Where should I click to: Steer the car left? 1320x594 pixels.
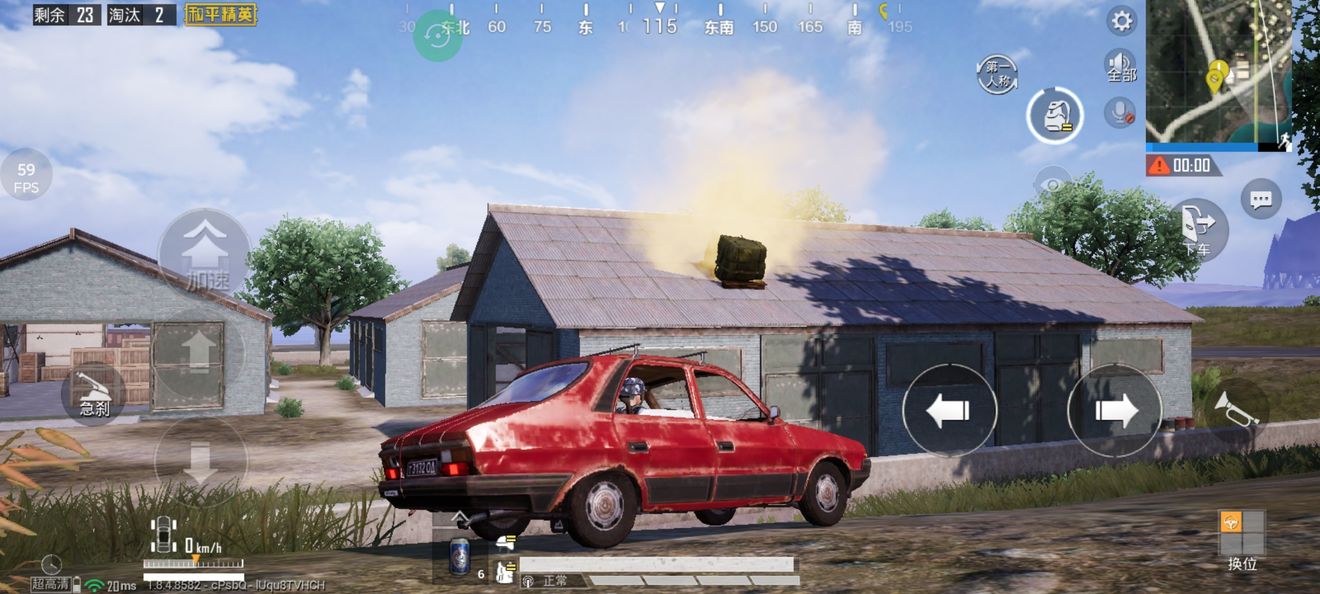coord(949,410)
